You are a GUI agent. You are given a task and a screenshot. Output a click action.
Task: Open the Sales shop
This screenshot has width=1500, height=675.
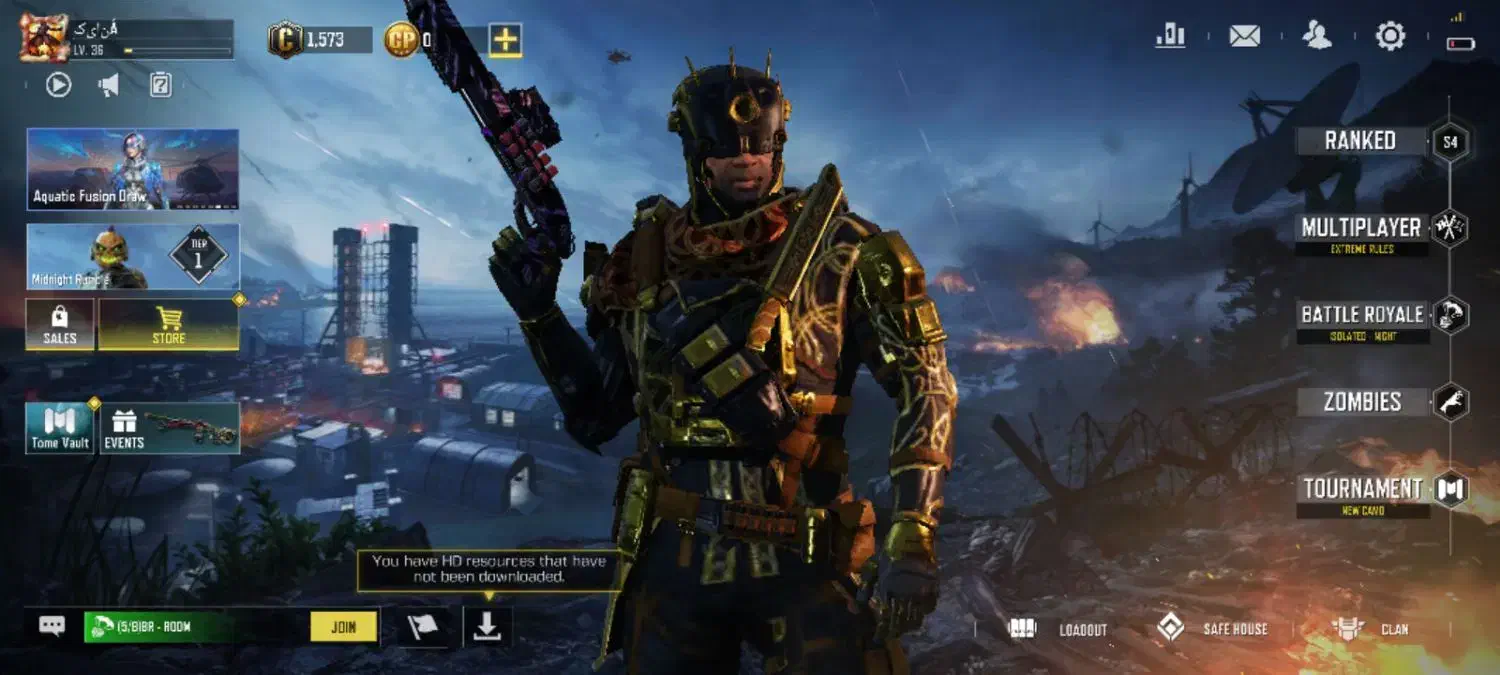pos(60,325)
